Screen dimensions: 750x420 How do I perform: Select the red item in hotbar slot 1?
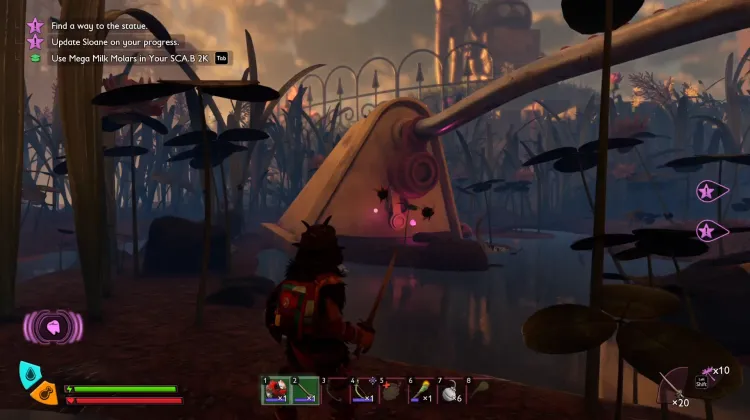coord(276,390)
